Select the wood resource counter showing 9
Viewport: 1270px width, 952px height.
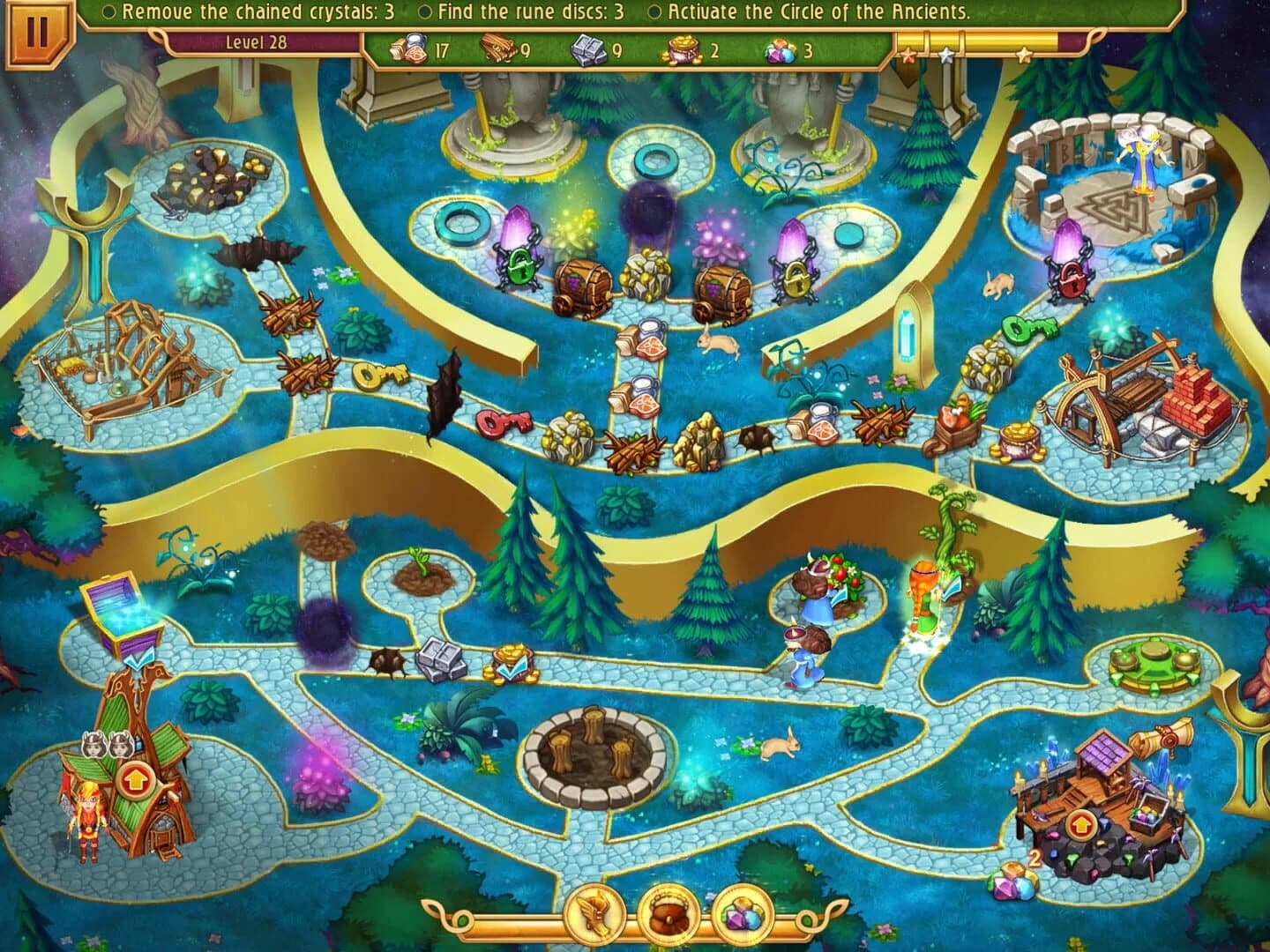pyautogui.click(x=498, y=48)
